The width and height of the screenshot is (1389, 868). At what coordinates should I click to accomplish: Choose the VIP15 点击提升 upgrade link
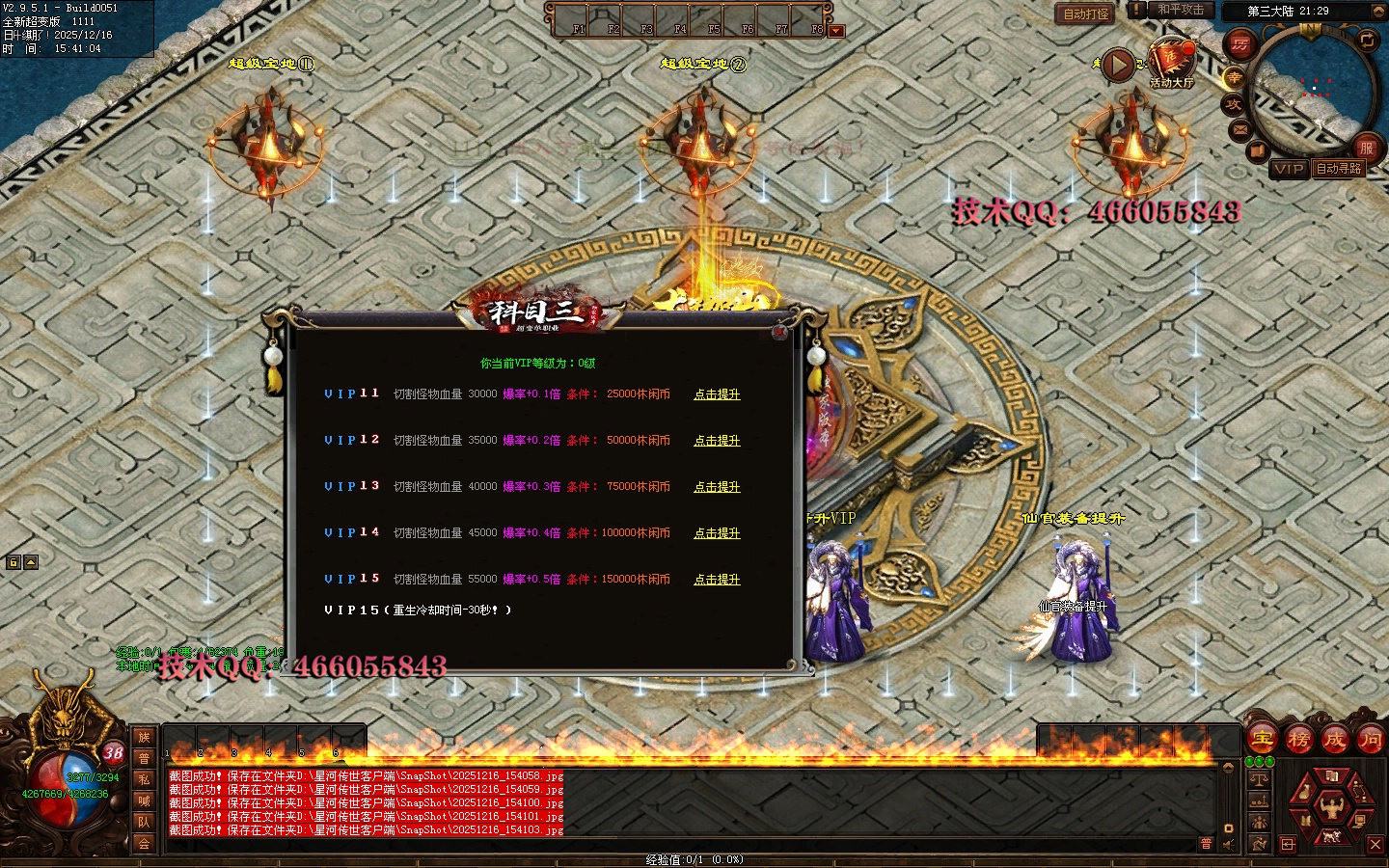pyautogui.click(x=717, y=580)
